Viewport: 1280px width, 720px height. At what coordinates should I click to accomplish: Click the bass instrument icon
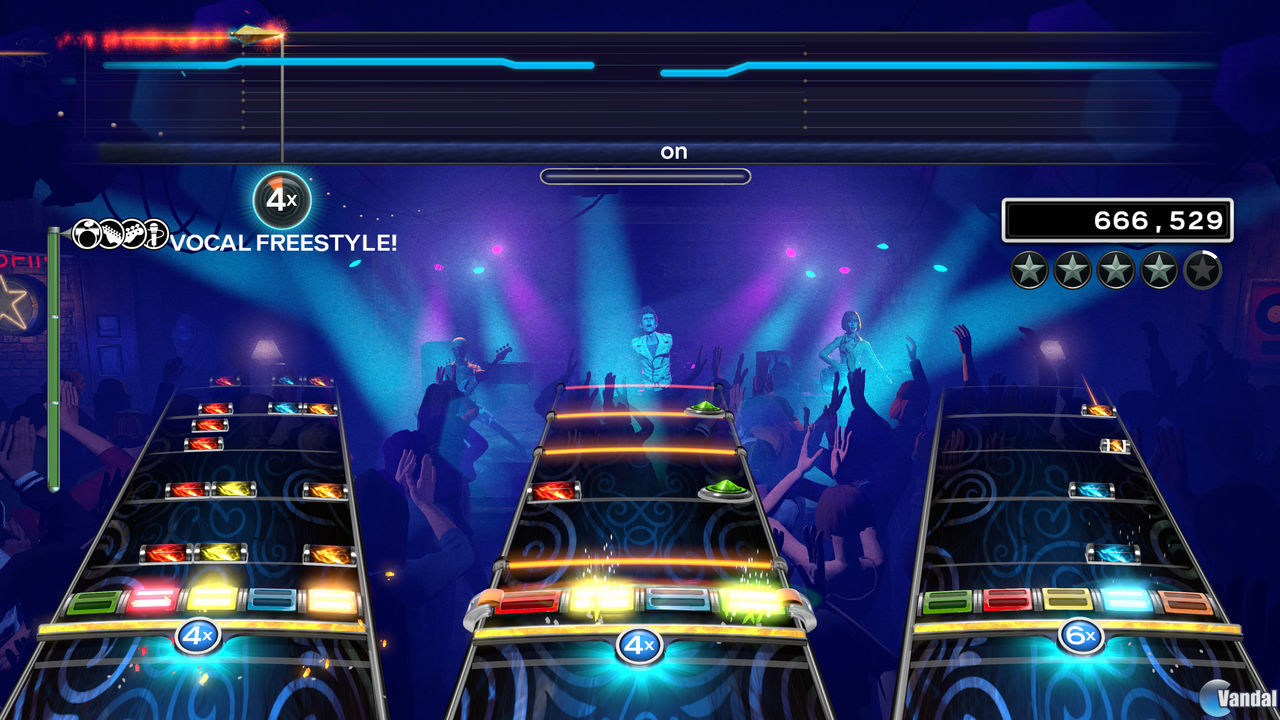tap(132, 235)
